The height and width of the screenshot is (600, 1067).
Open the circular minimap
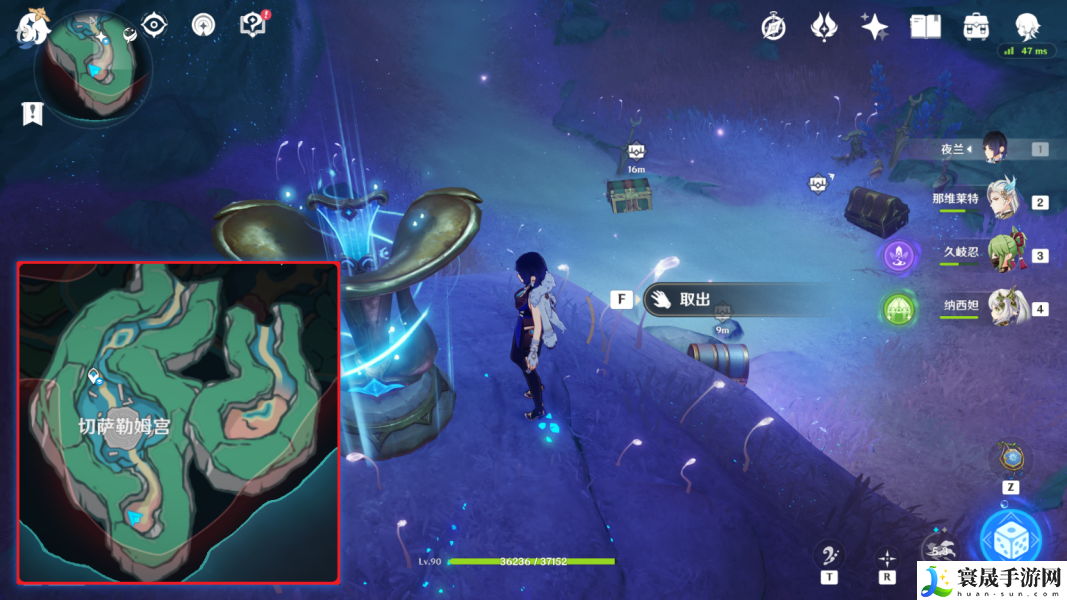pos(93,70)
